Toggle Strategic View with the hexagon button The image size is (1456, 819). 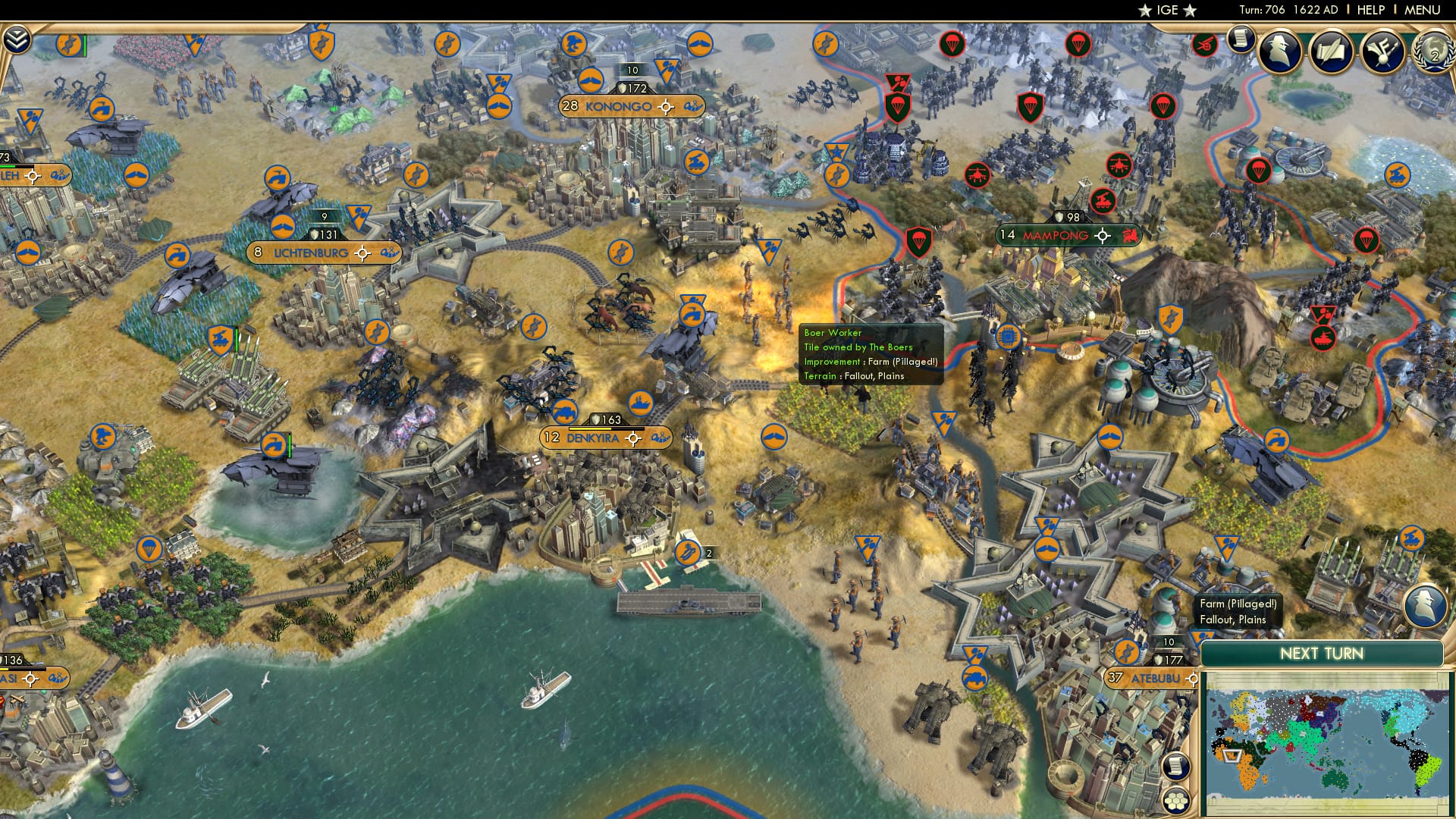click(x=1175, y=802)
